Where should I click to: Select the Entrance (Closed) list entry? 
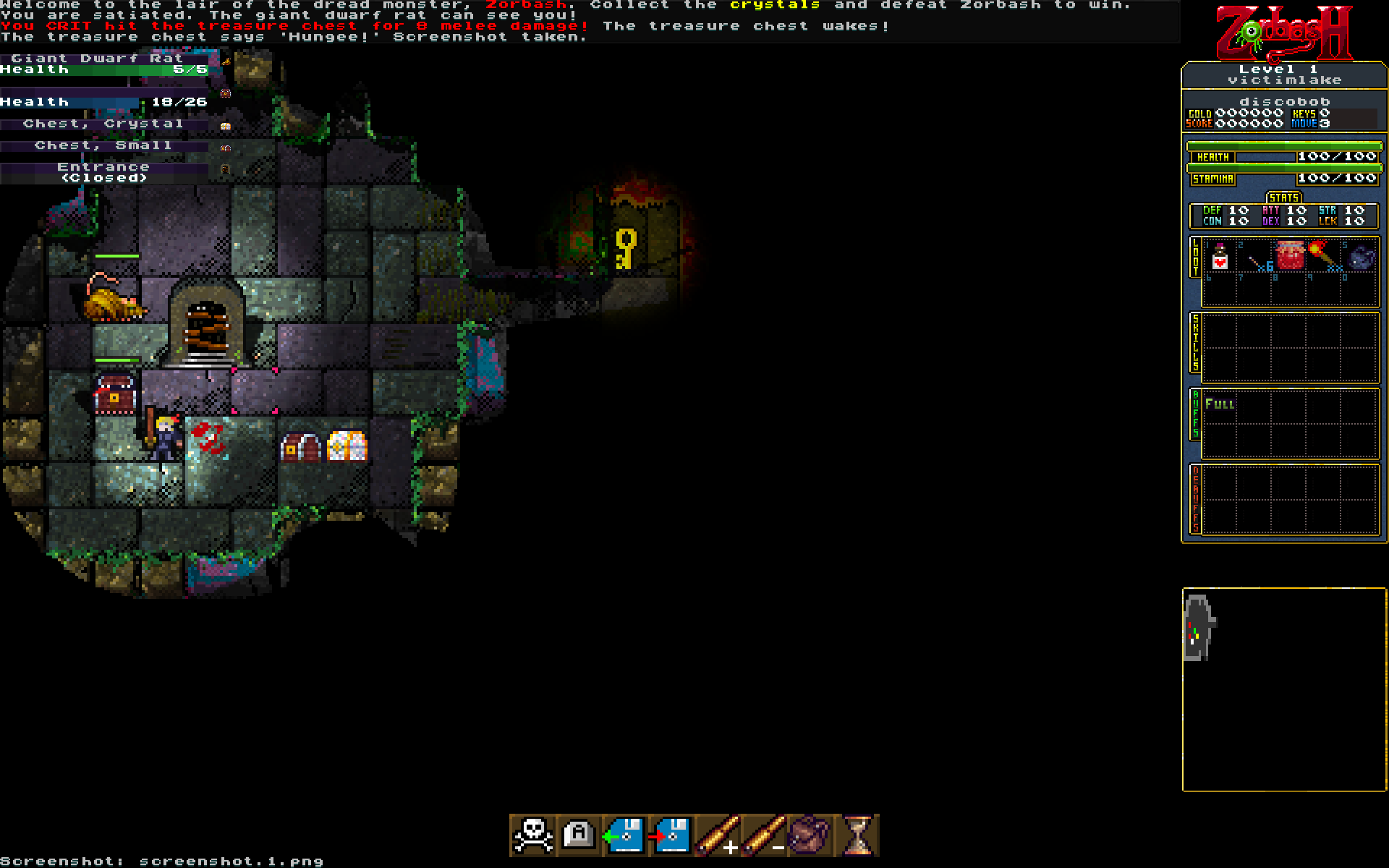point(105,172)
